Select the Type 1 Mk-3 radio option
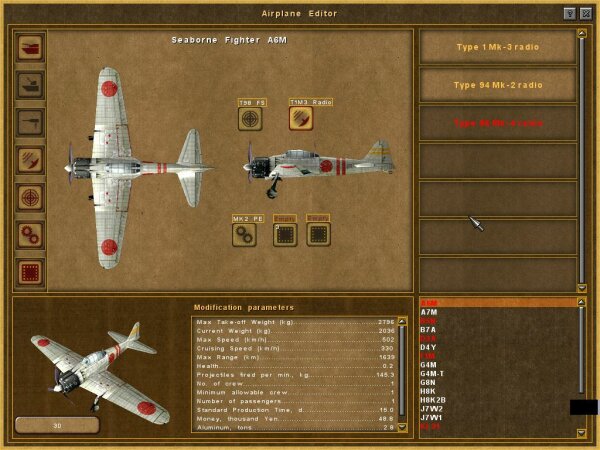Viewport: 600px width, 450px height. [496, 47]
